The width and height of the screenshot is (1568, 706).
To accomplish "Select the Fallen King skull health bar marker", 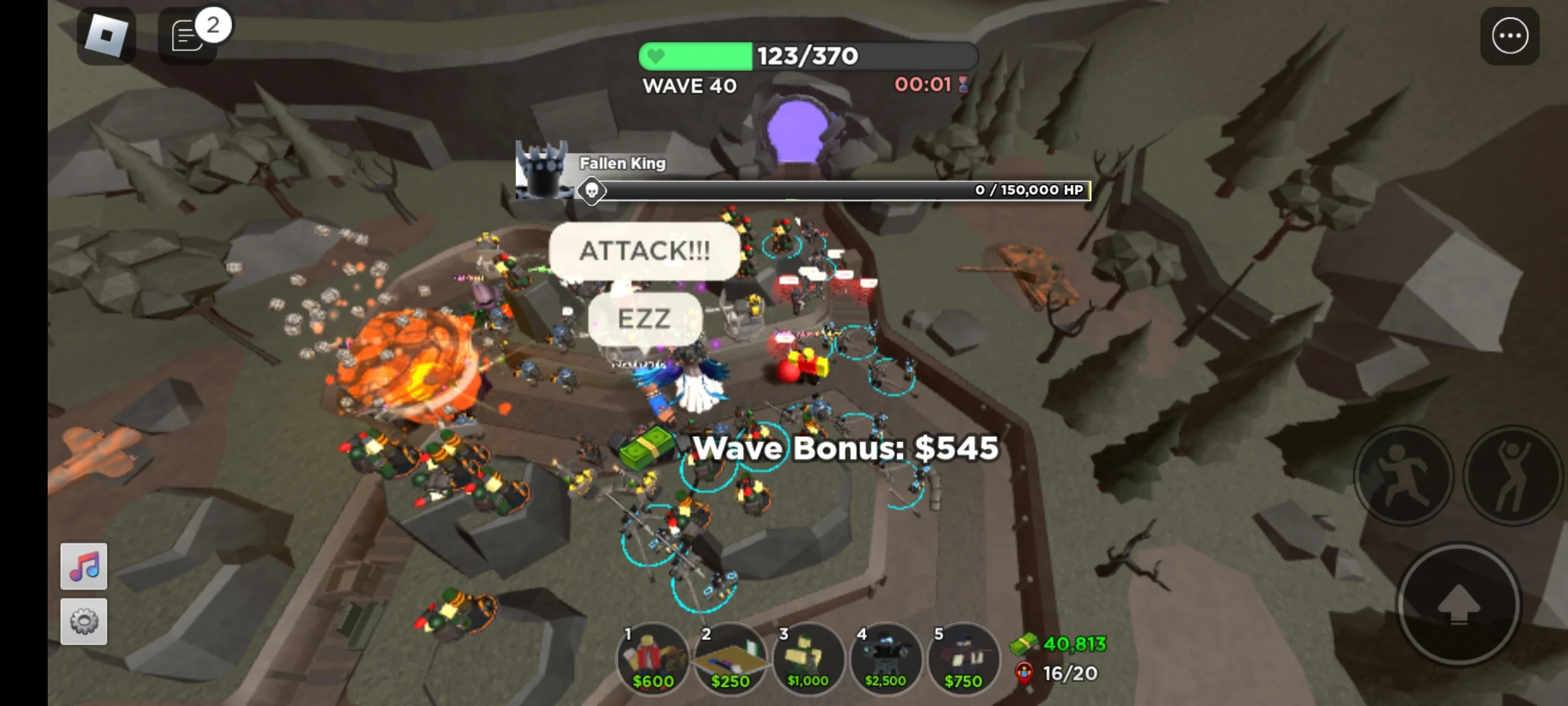I will pyautogui.click(x=592, y=190).
